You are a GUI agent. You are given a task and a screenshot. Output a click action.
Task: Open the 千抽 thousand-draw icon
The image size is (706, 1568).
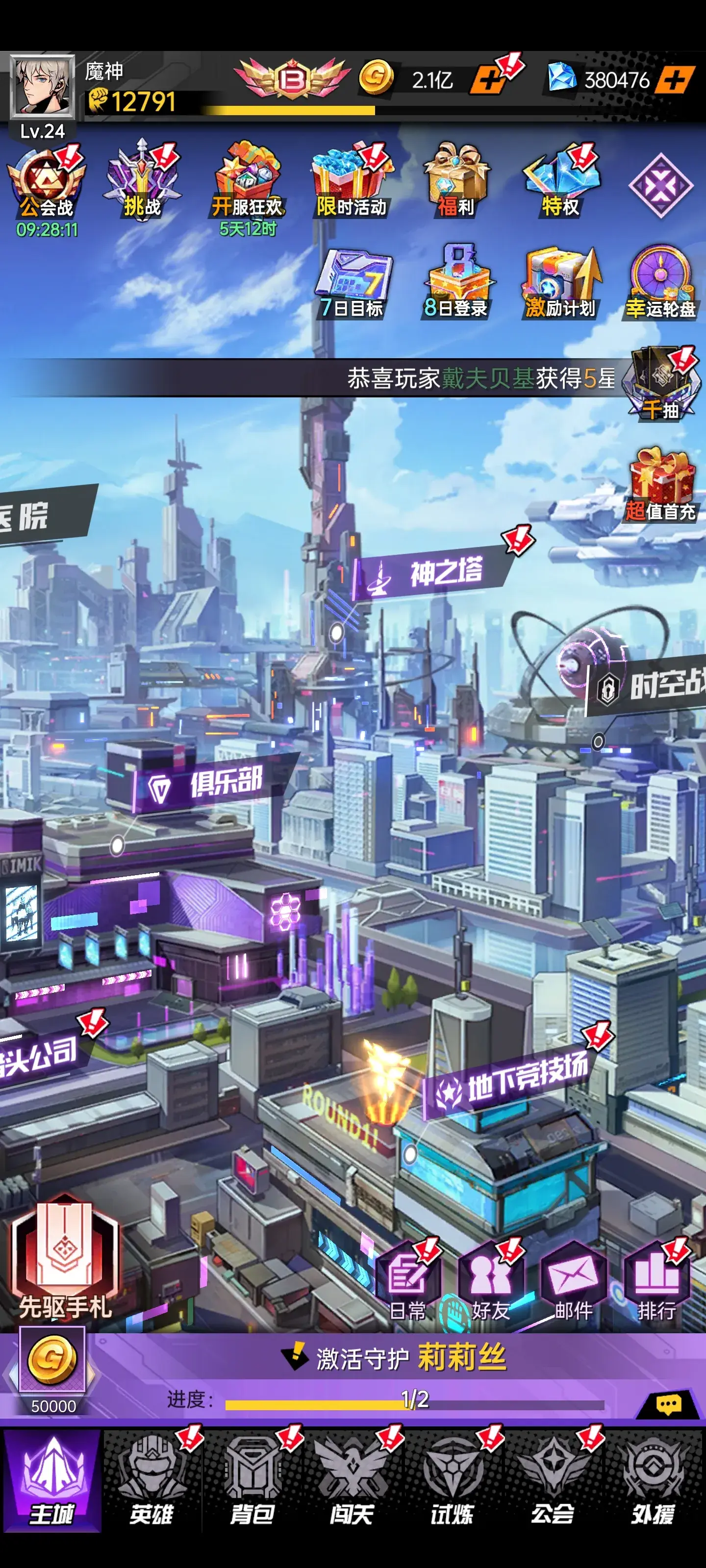click(663, 385)
